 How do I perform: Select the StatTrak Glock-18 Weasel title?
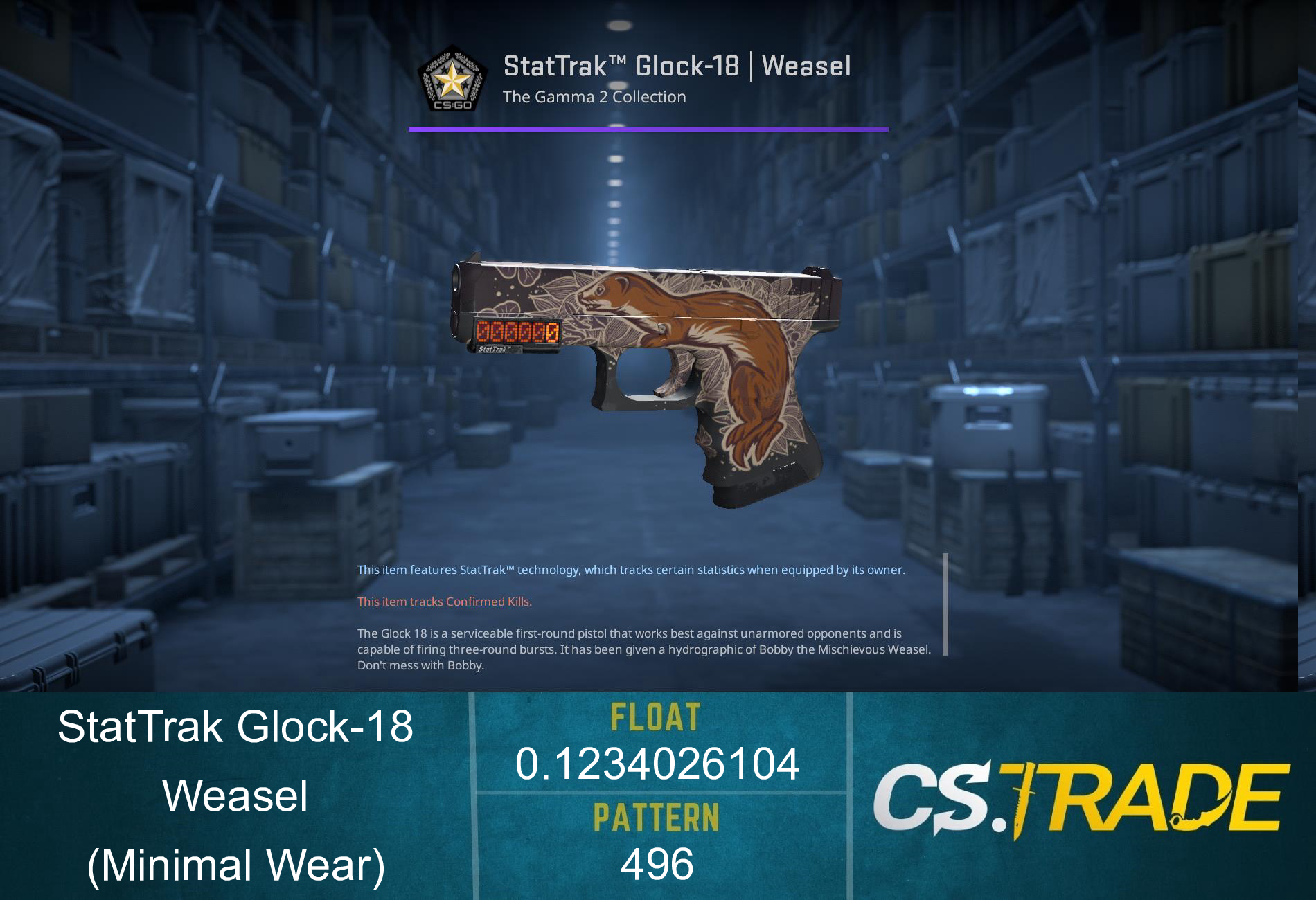click(x=675, y=66)
